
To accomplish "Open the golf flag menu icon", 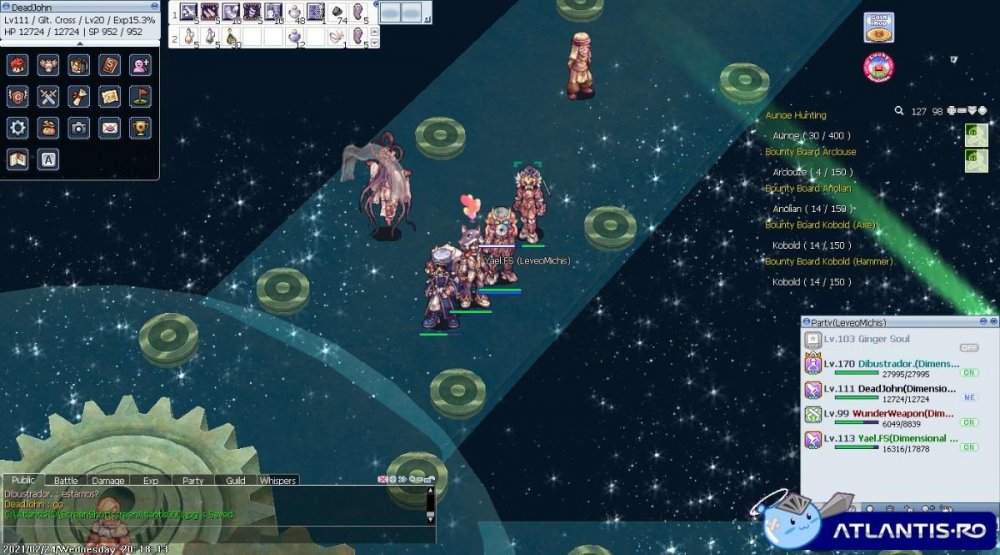I will 141,97.
